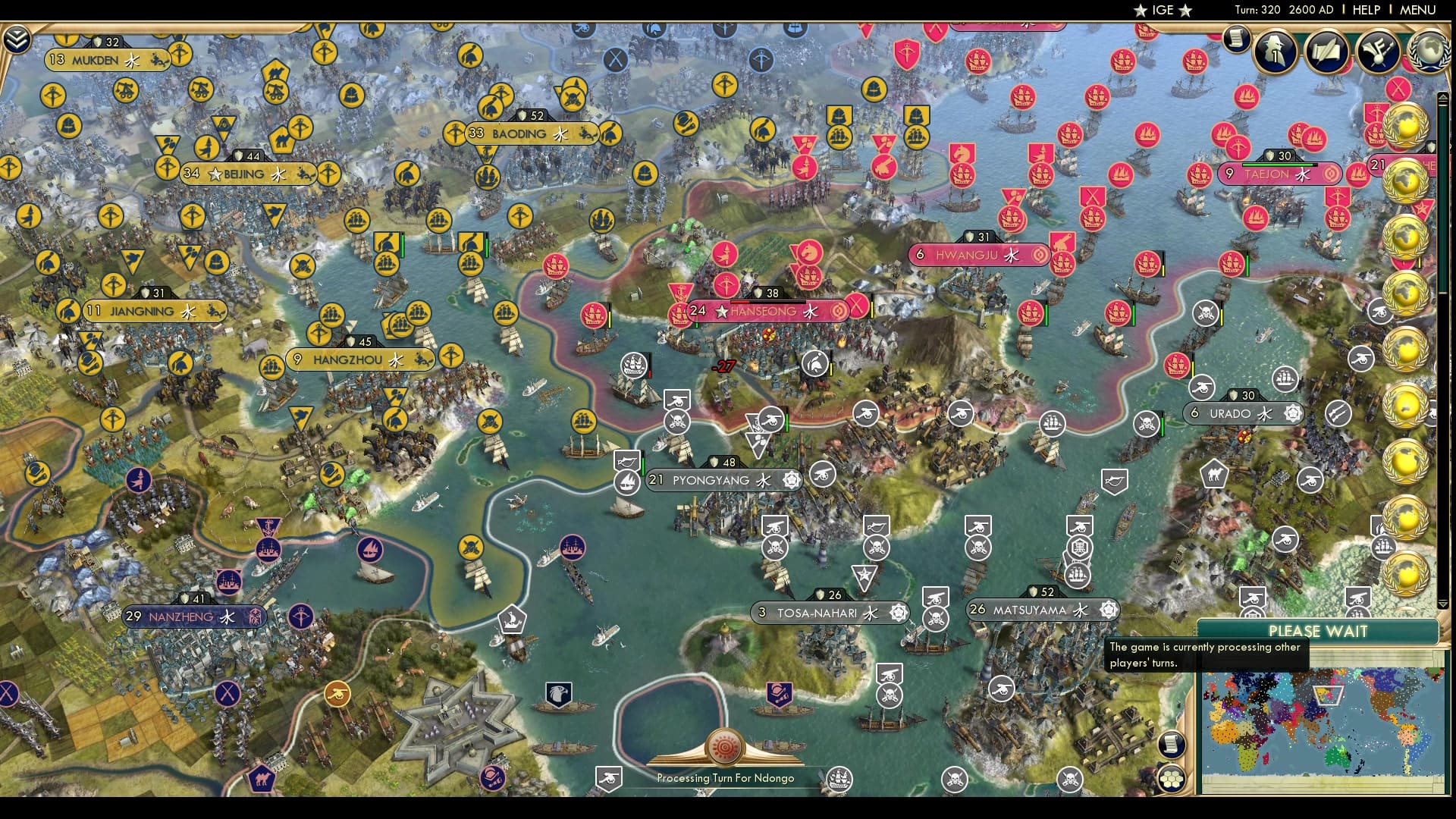1456x819 pixels.
Task: Open the Civilopedia scroll icon
Action: (1238, 37)
